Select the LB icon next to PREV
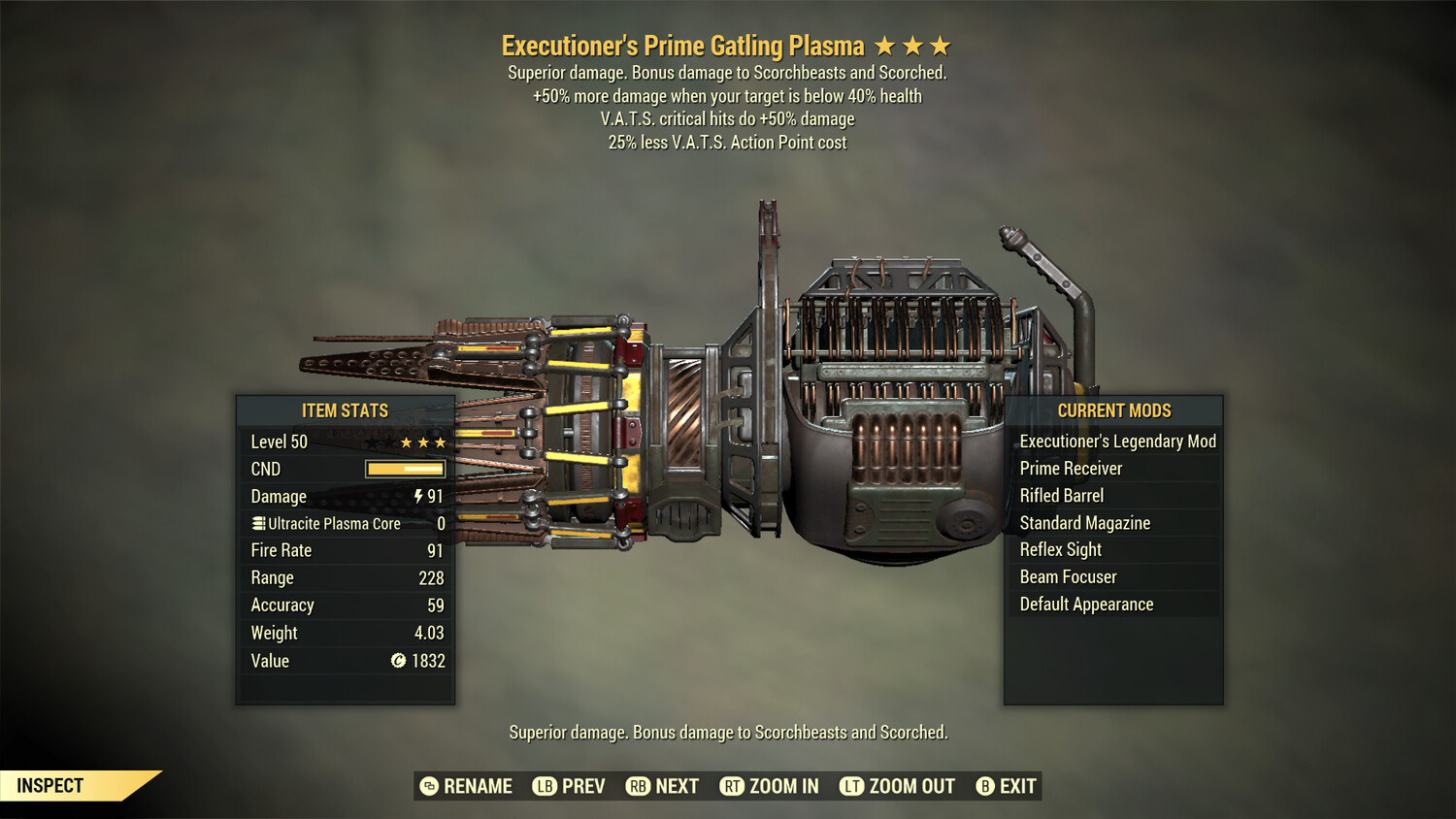Screen dimensions: 1456x819 click(x=546, y=786)
